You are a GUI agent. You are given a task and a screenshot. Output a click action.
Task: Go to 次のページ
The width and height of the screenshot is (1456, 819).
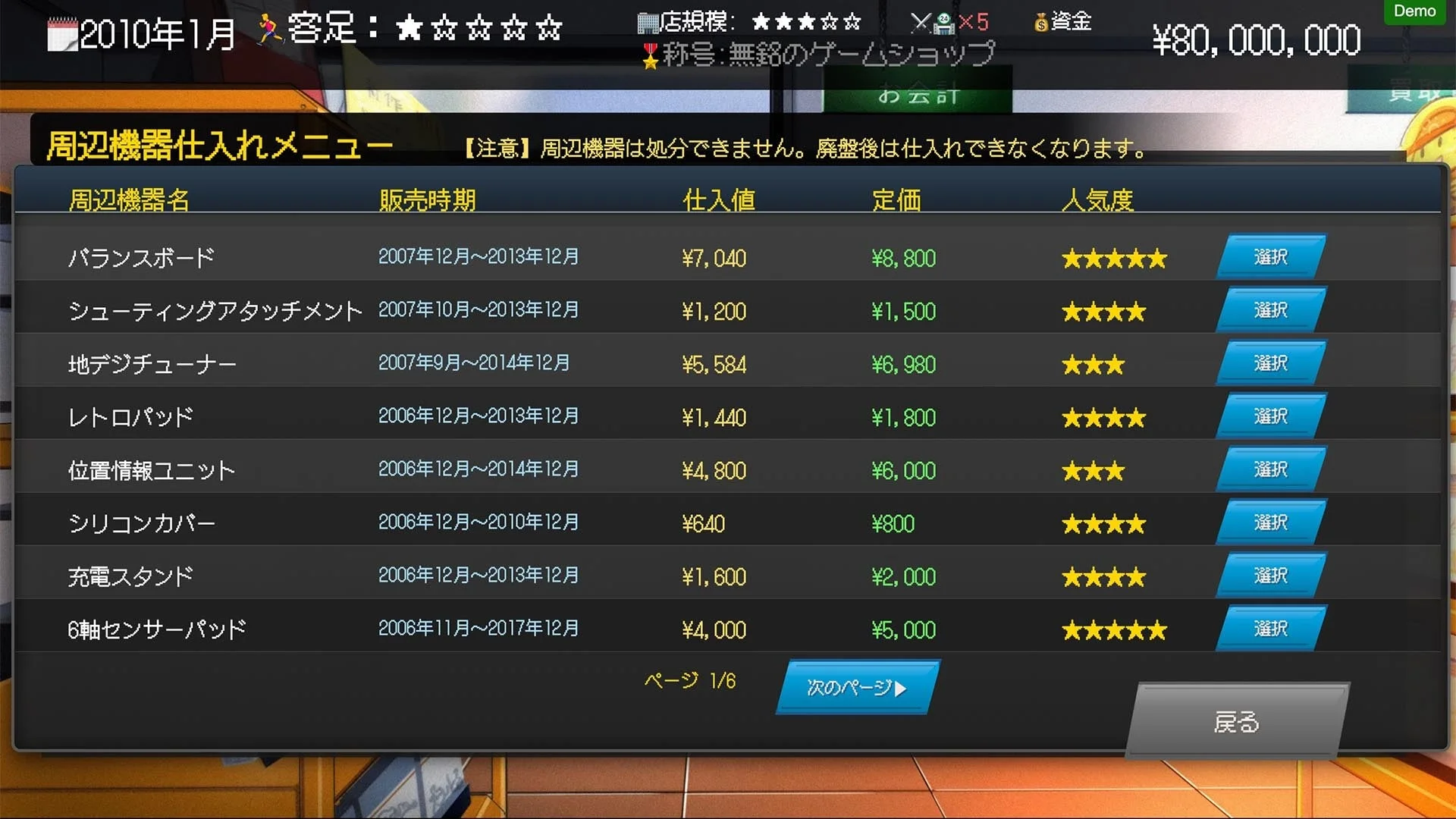[855, 686]
